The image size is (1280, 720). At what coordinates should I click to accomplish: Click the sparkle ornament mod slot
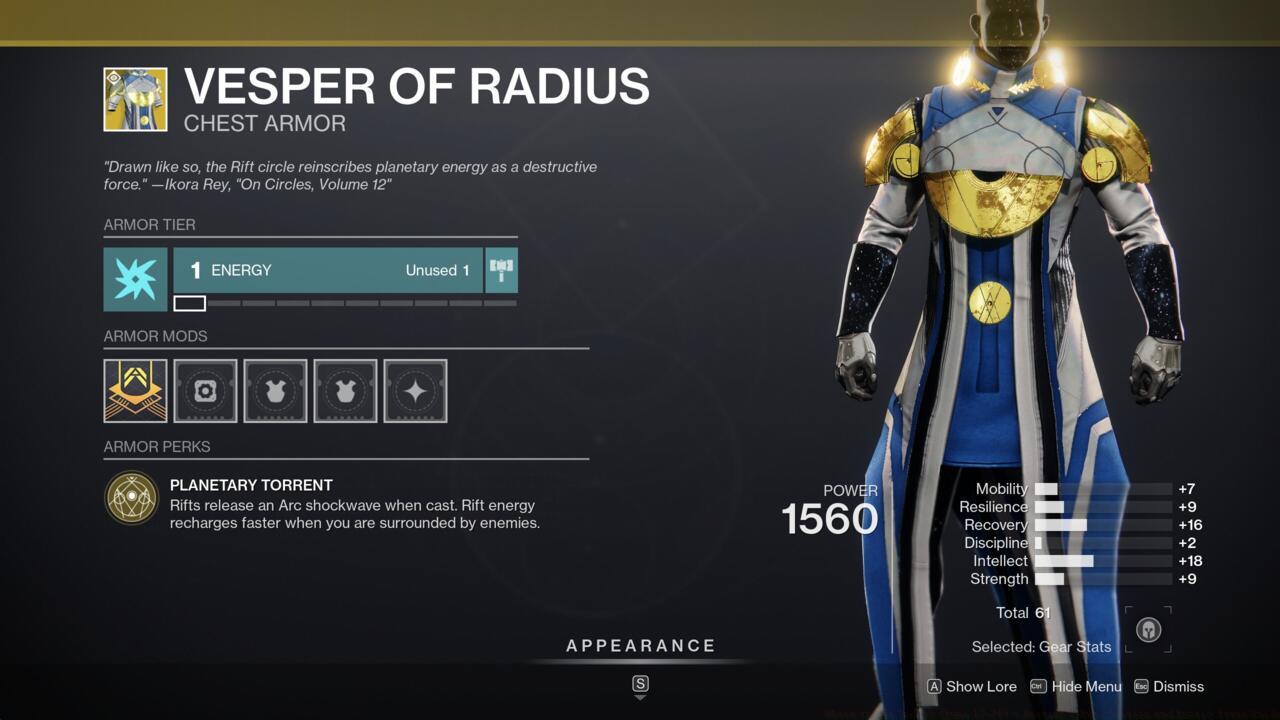[x=415, y=390]
